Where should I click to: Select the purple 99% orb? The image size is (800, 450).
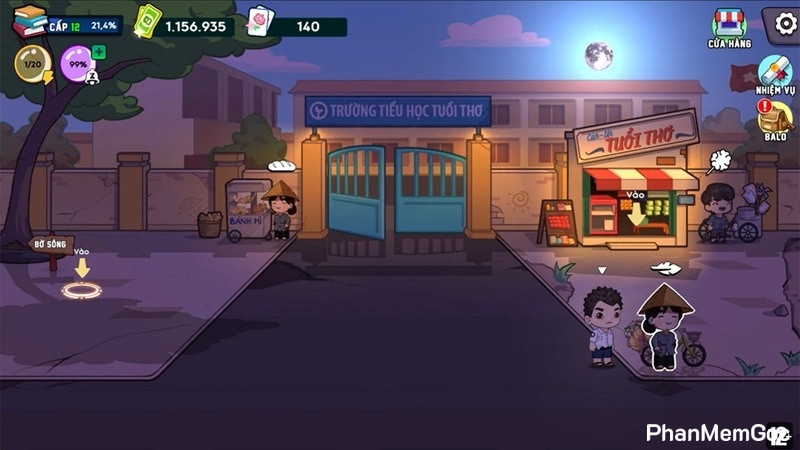pyautogui.click(x=76, y=65)
